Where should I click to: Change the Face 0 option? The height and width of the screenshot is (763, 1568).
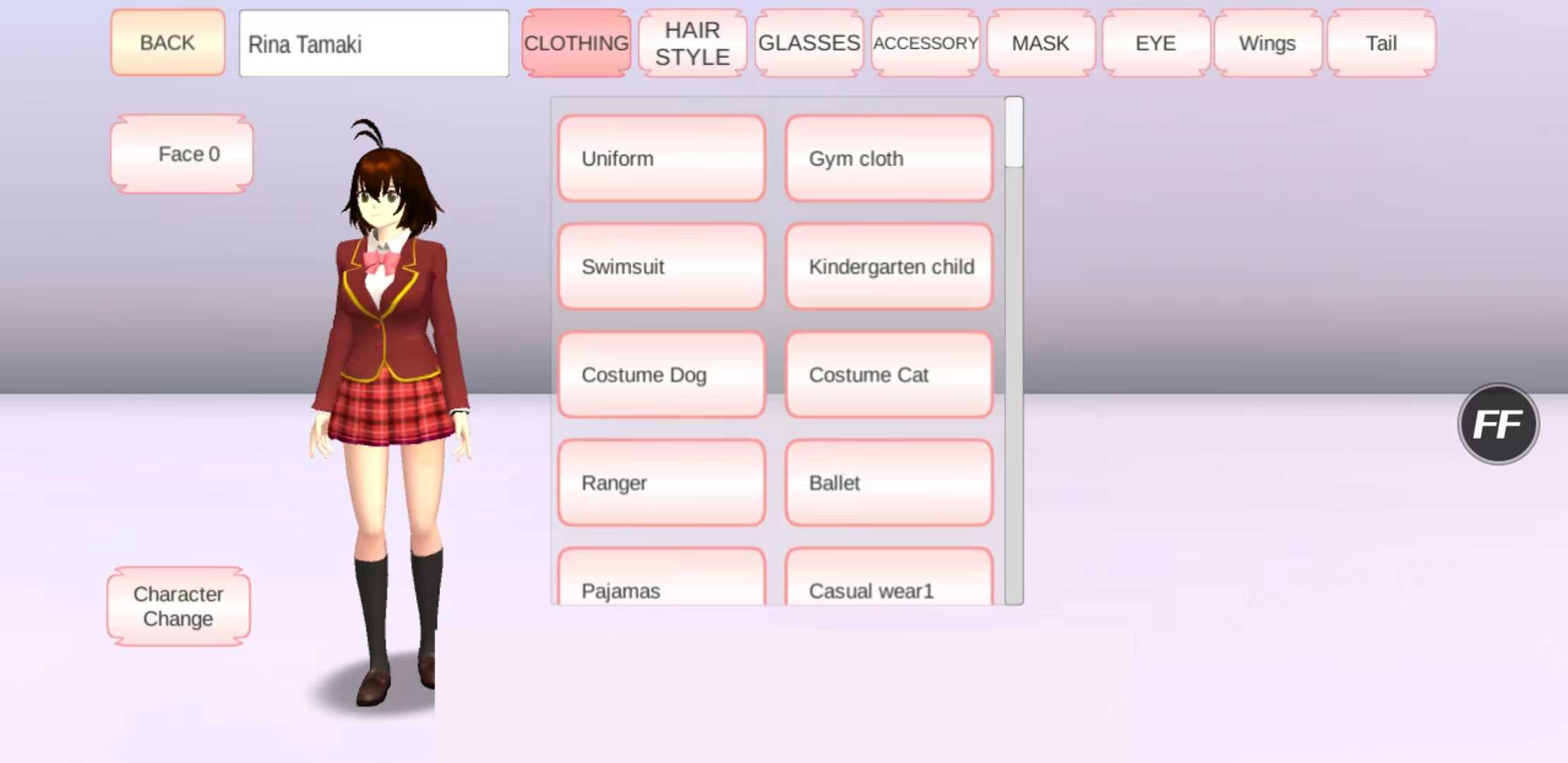182,154
